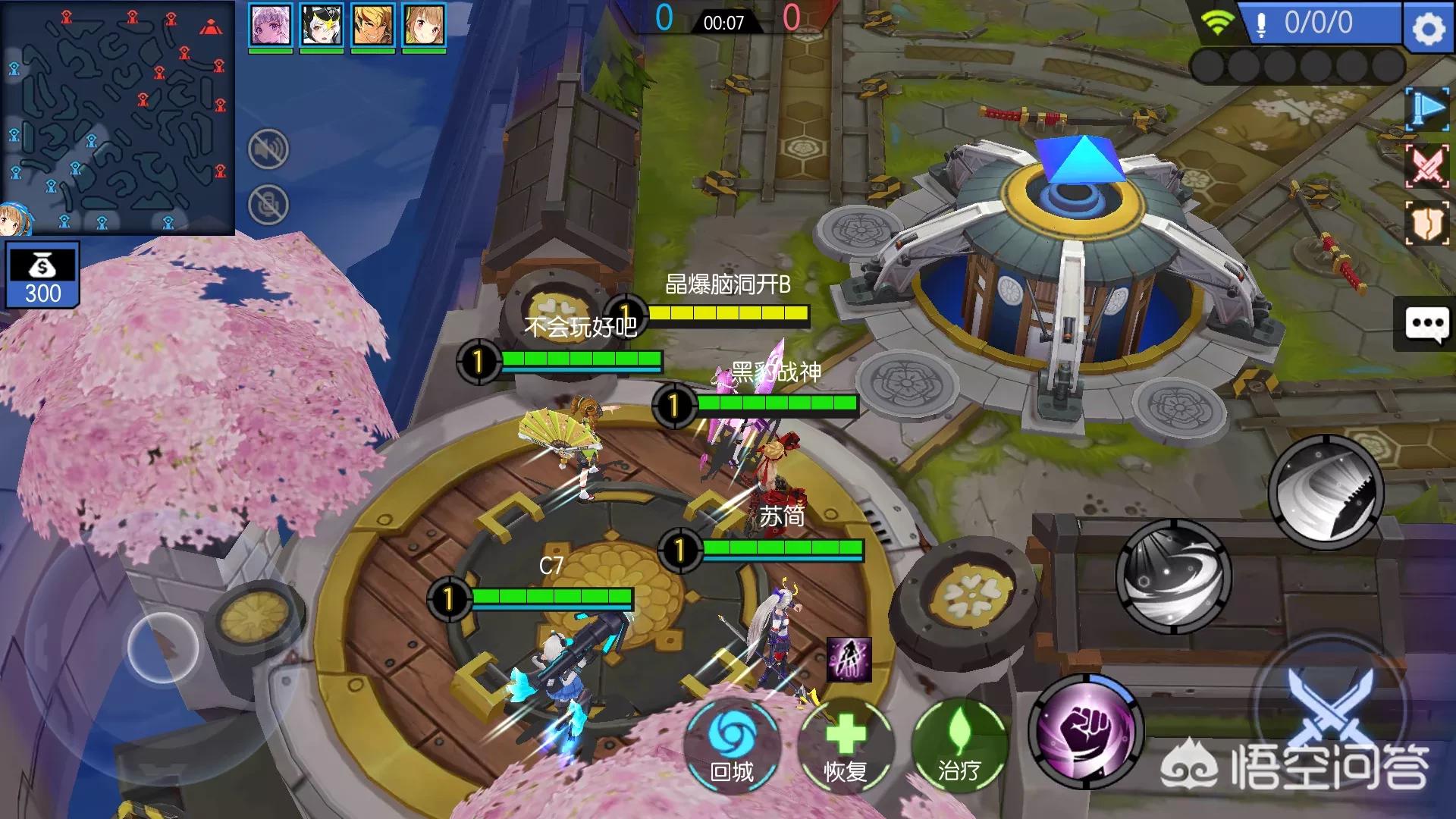The height and width of the screenshot is (819, 1456).
Task: Tap the minimap
Action: [x=118, y=118]
